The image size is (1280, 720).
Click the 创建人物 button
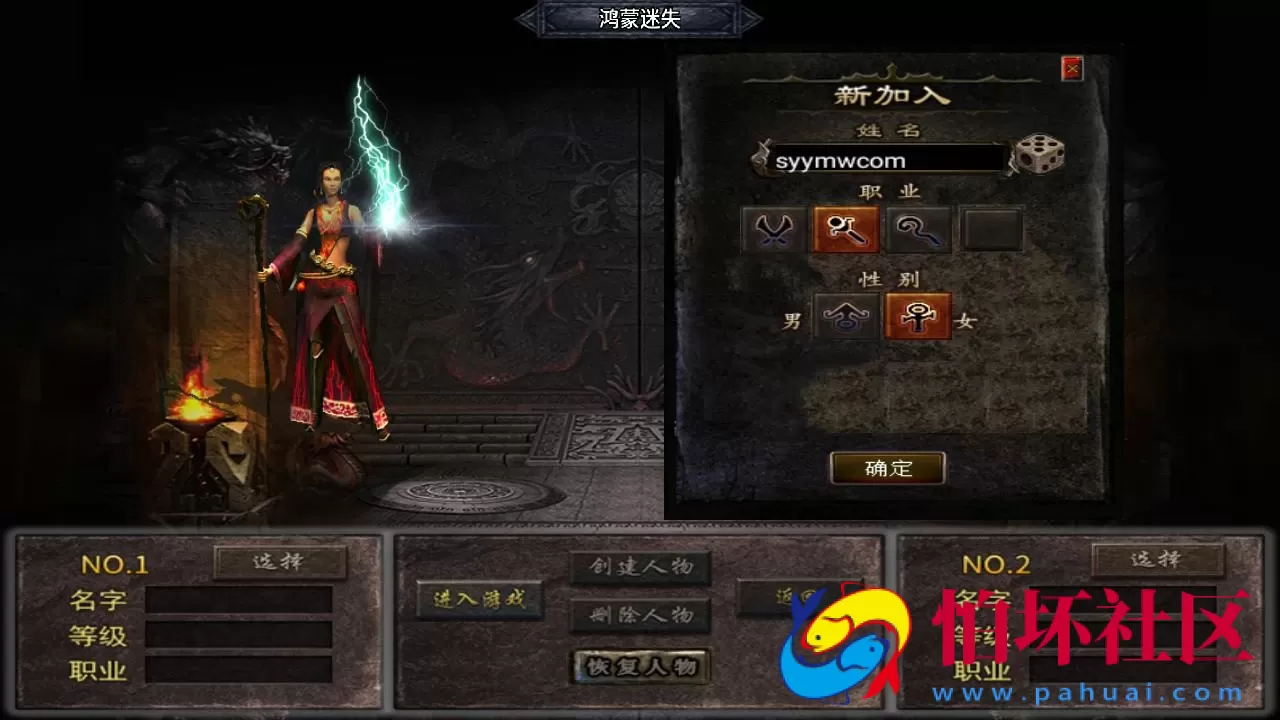639,565
